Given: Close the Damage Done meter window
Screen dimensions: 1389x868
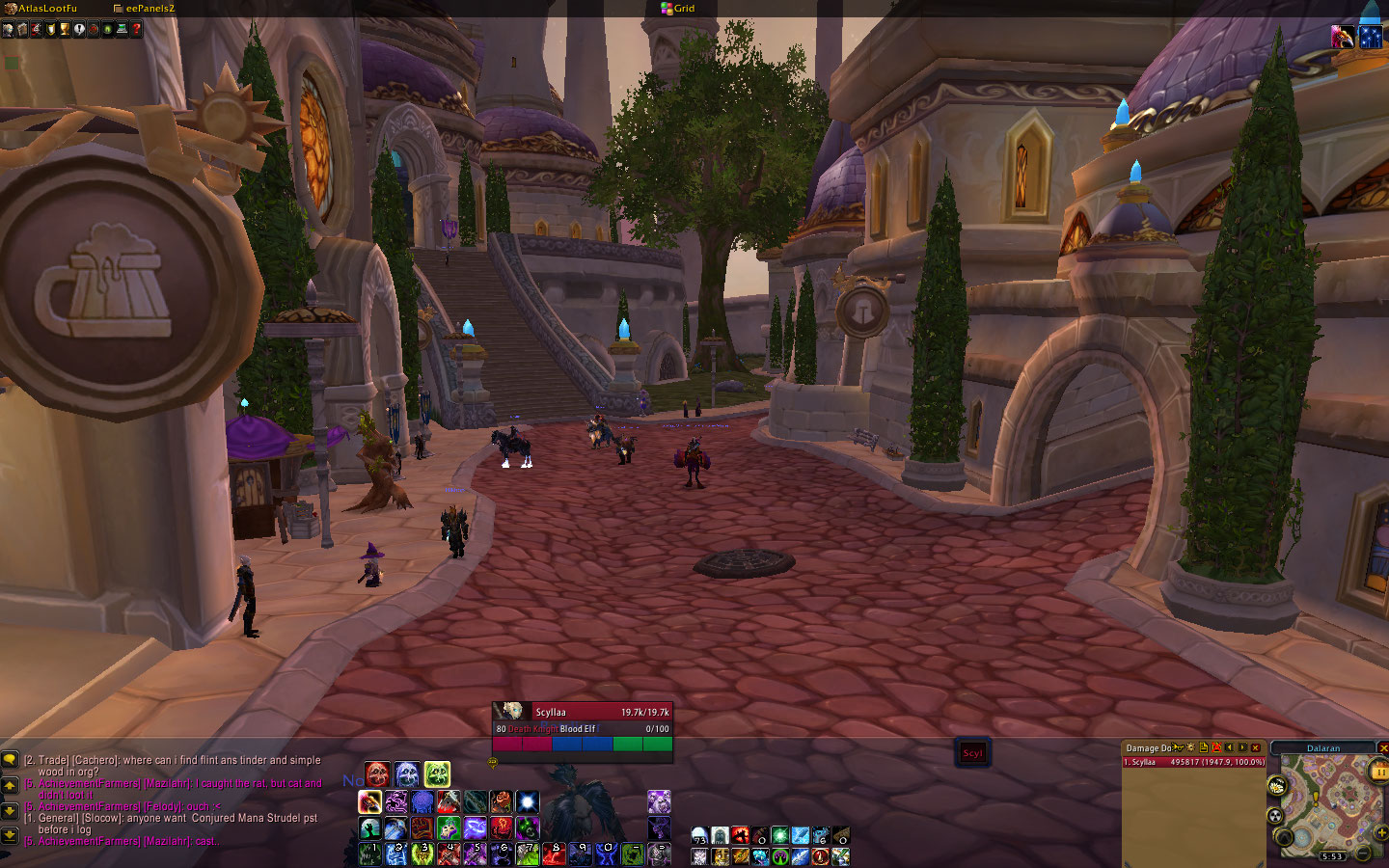Looking at the screenshot, I should 1255,747.
